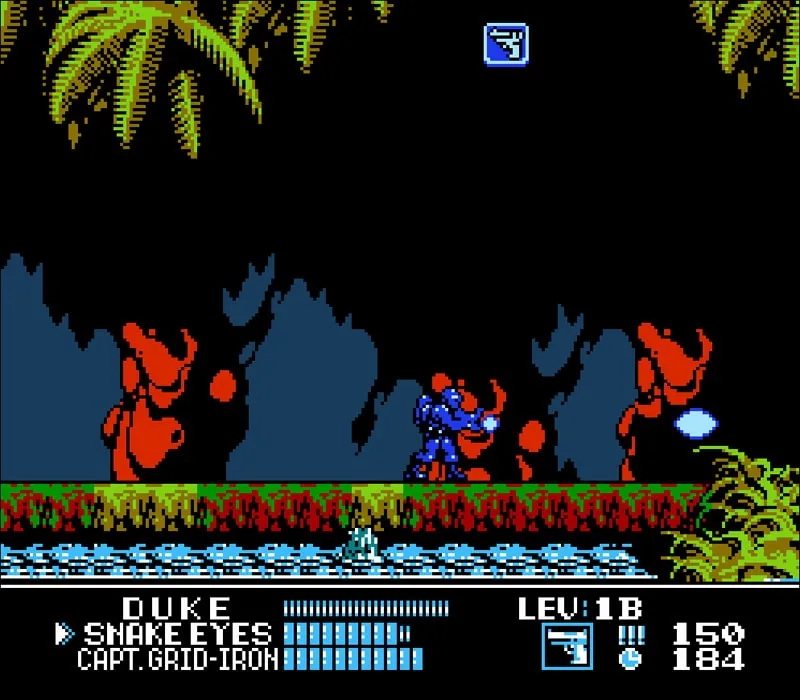Choose SNAKE EYES in the team roster
The image size is (800, 700).
click(177, 633)
